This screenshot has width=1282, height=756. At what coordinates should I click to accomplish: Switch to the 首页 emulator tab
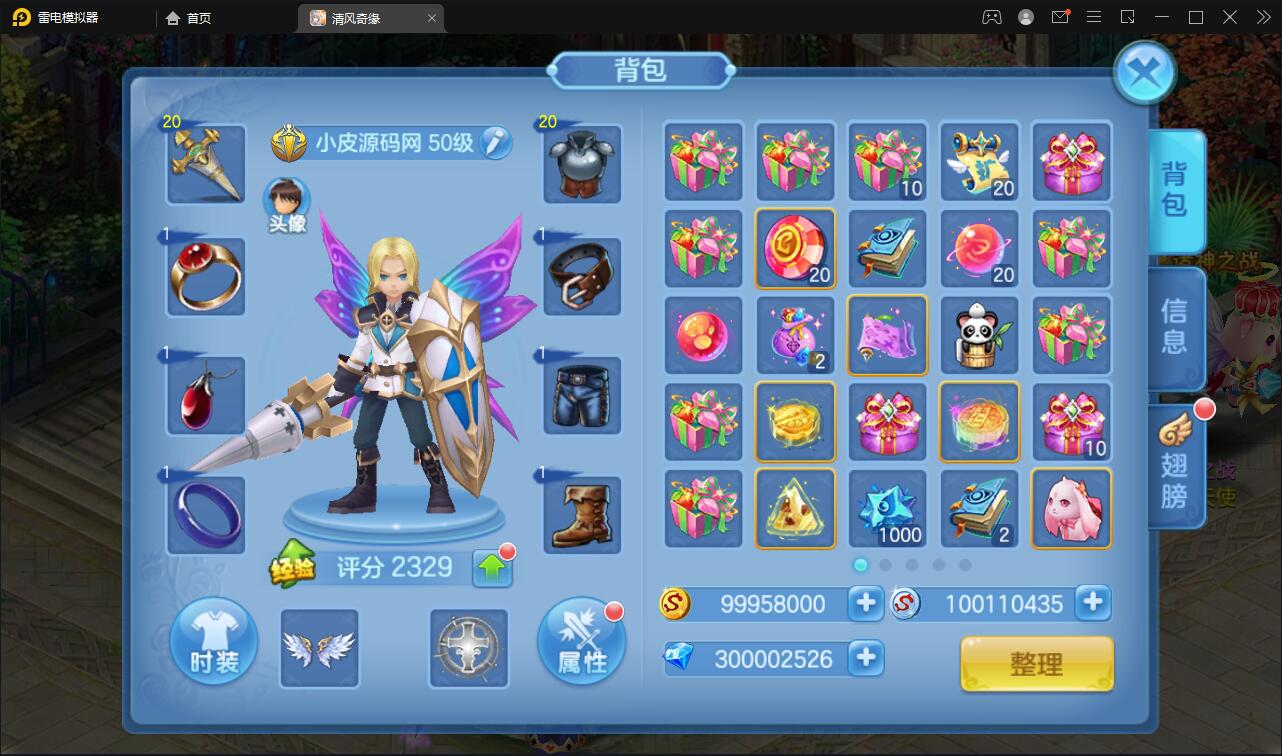click(x=190, y=17)
